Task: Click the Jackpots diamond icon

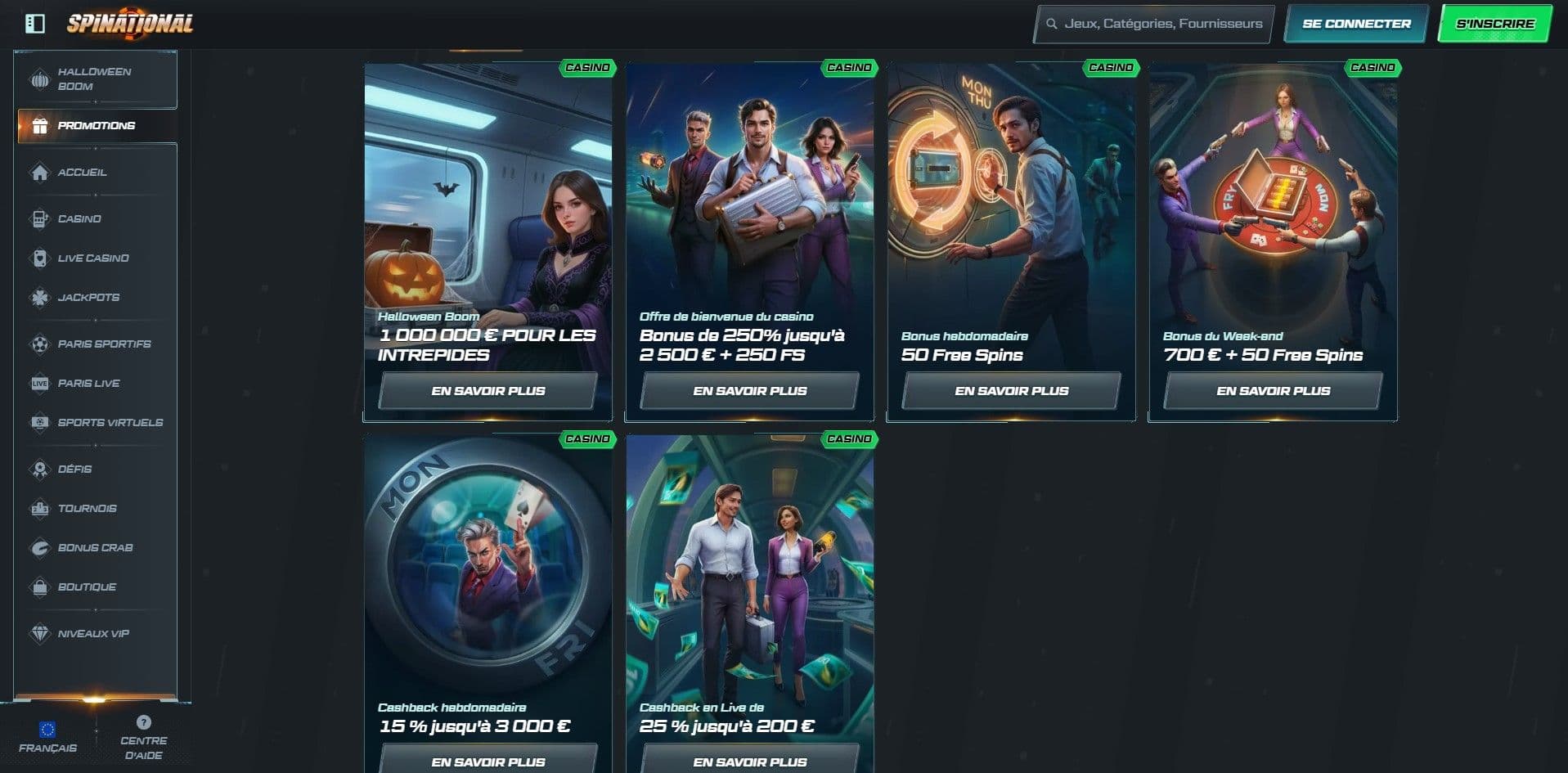Action: point(38,297)
